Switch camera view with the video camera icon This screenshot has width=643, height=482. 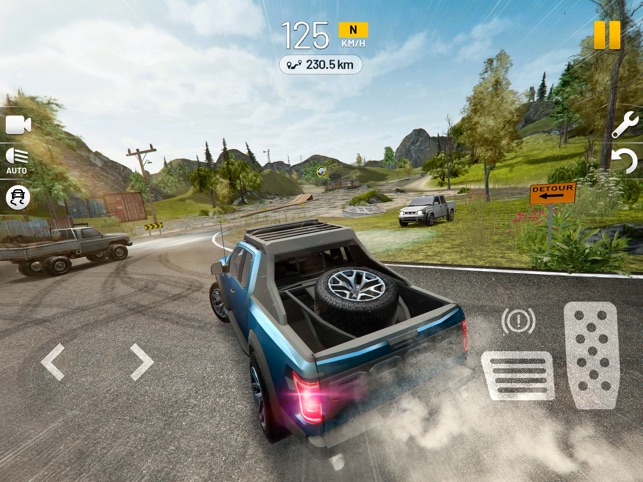click(17, 125)
